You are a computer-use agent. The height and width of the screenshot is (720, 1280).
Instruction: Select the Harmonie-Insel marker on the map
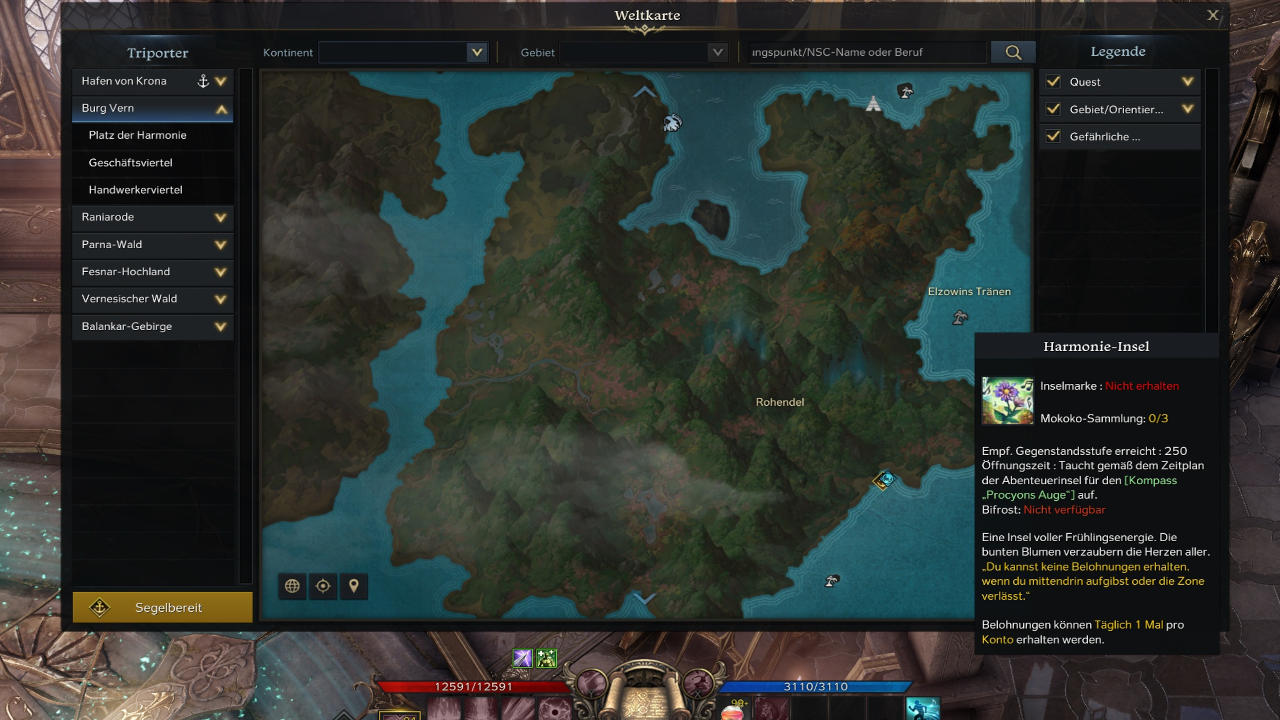883,480
